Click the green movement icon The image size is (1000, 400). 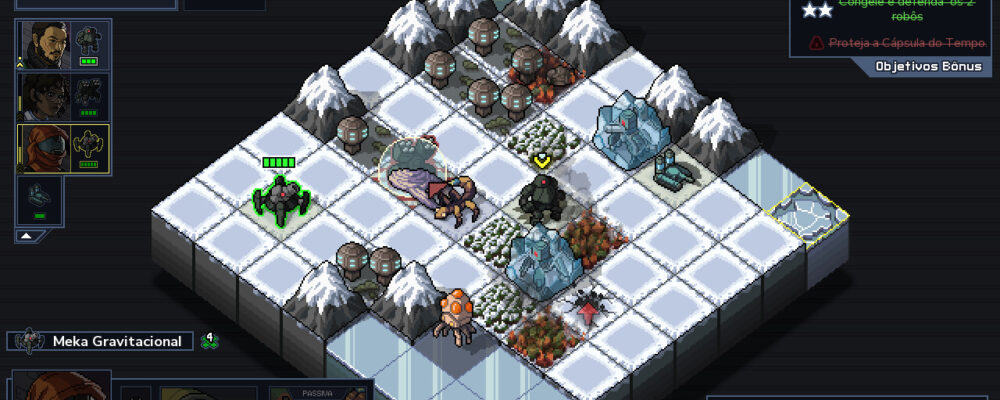click(x=209, y=341)
